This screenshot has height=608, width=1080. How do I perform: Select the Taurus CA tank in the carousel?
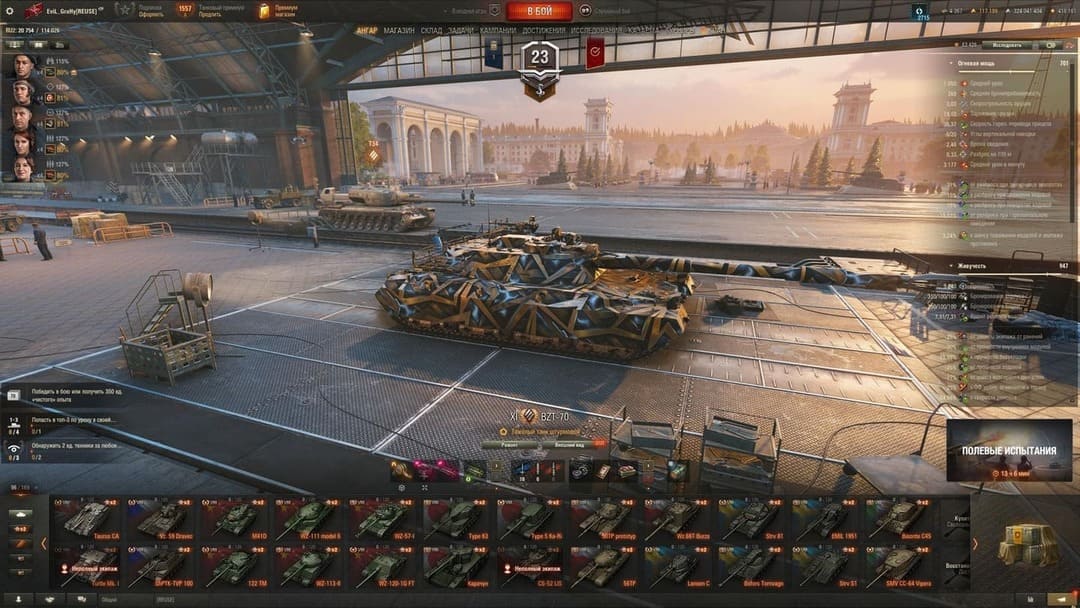(x=87, y=519)
